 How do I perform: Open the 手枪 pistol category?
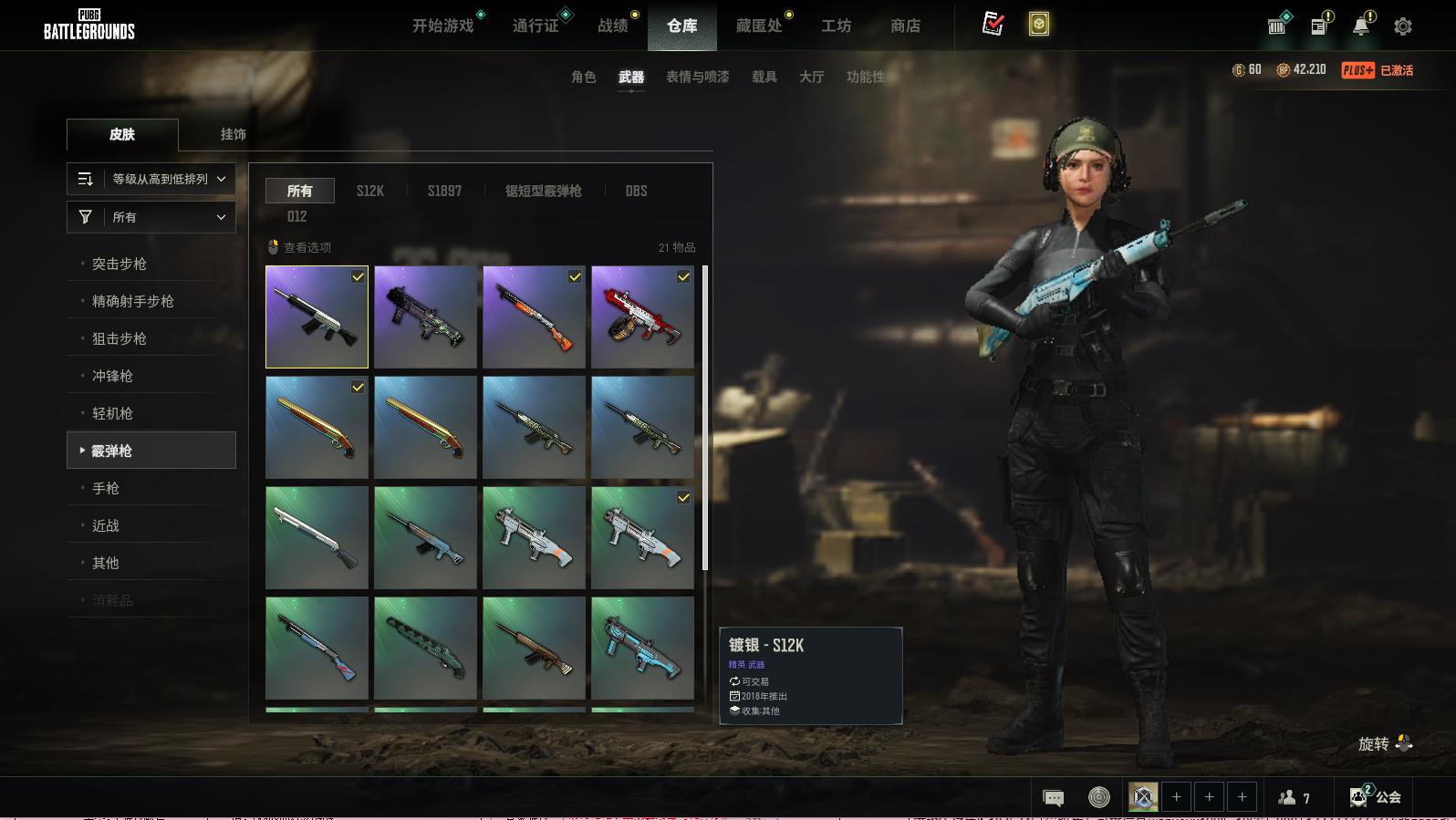point(106,488)
